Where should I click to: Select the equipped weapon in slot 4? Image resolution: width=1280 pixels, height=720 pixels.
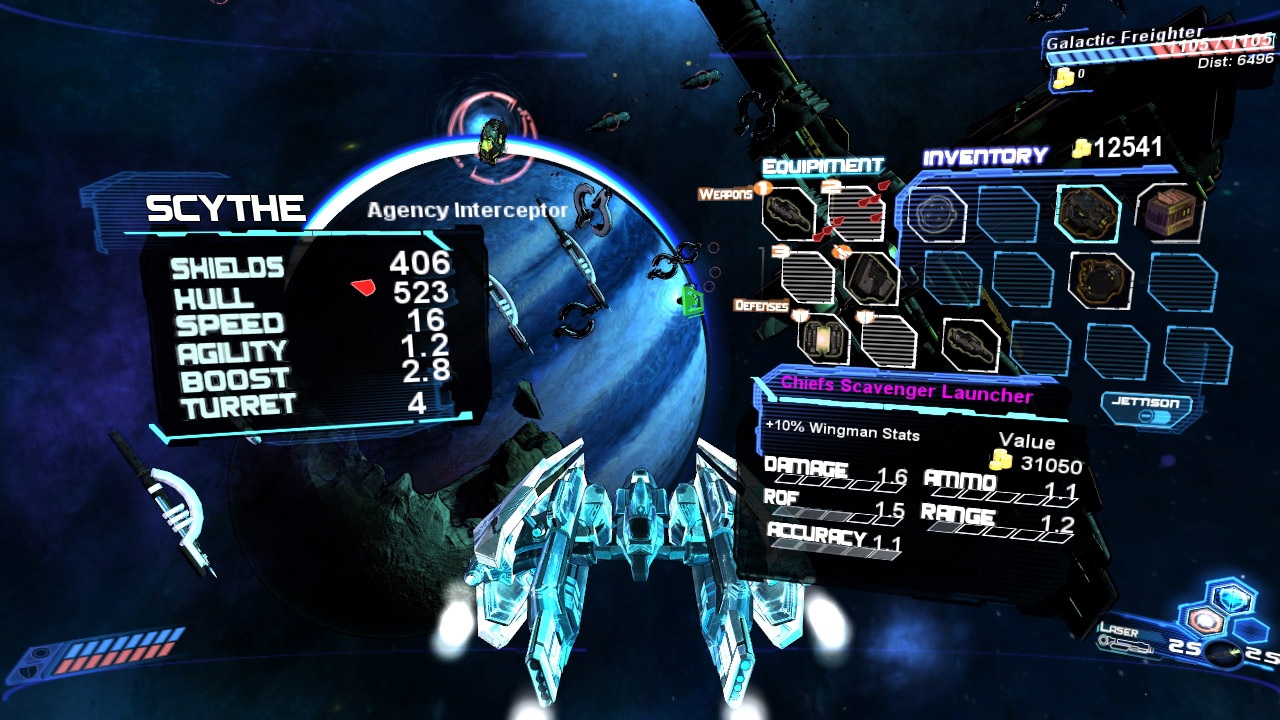pos(870,277)
